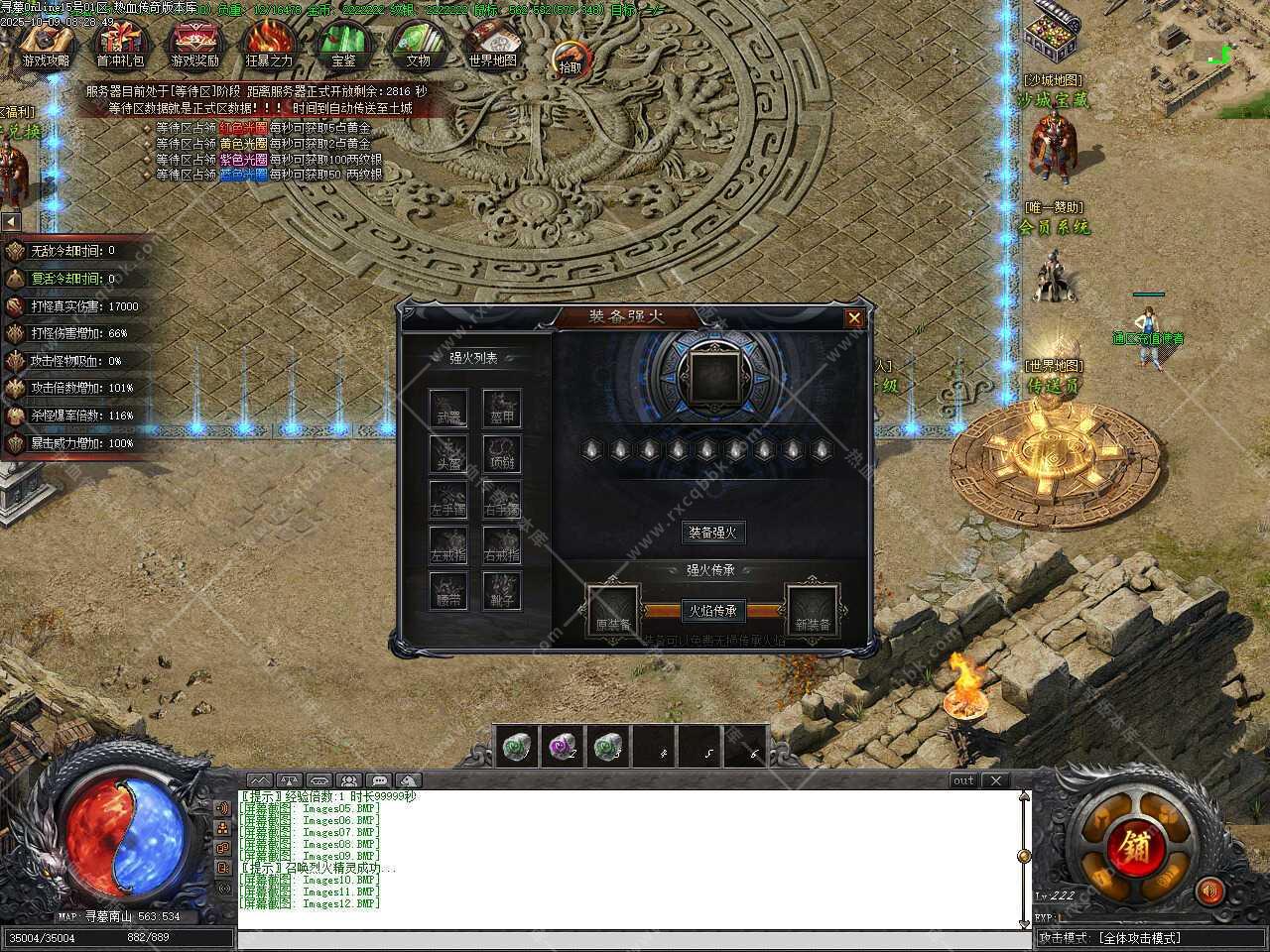Close the 装备强火 window
The height and width of the screenshot is (952, 1270).
[853, 318]
